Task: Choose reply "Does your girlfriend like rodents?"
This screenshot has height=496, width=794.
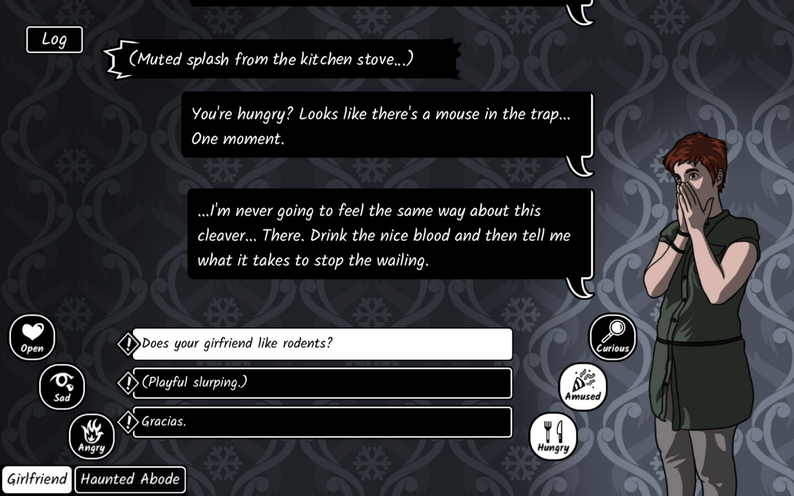Action: (322, 344)
